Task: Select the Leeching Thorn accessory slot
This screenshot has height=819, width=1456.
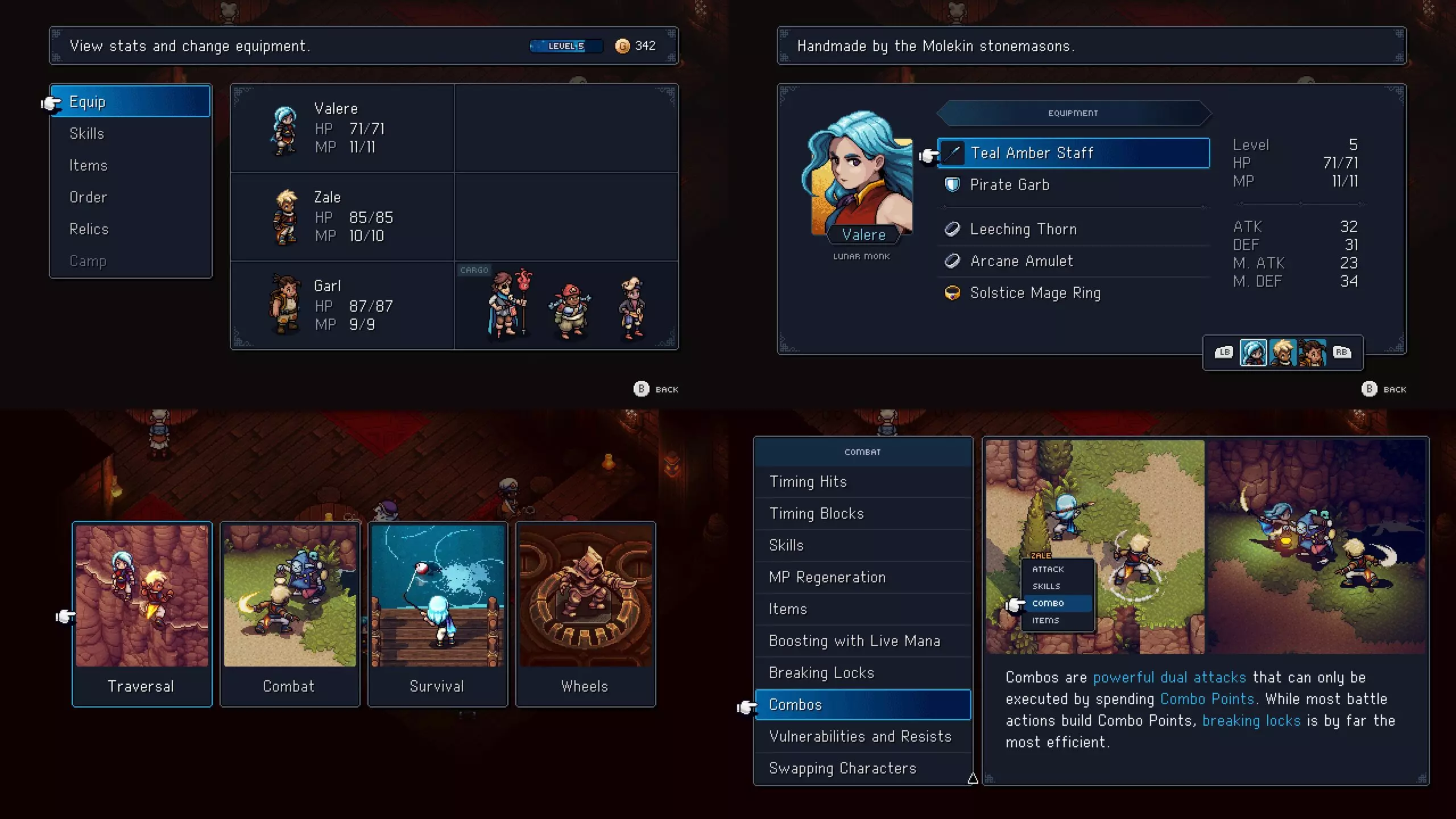Action: point(1073,229)
